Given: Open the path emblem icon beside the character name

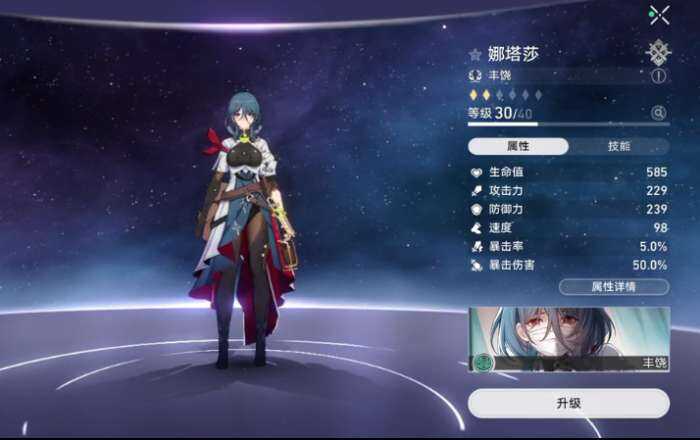Looking at the screenshot, I should (x=658, y=52).
